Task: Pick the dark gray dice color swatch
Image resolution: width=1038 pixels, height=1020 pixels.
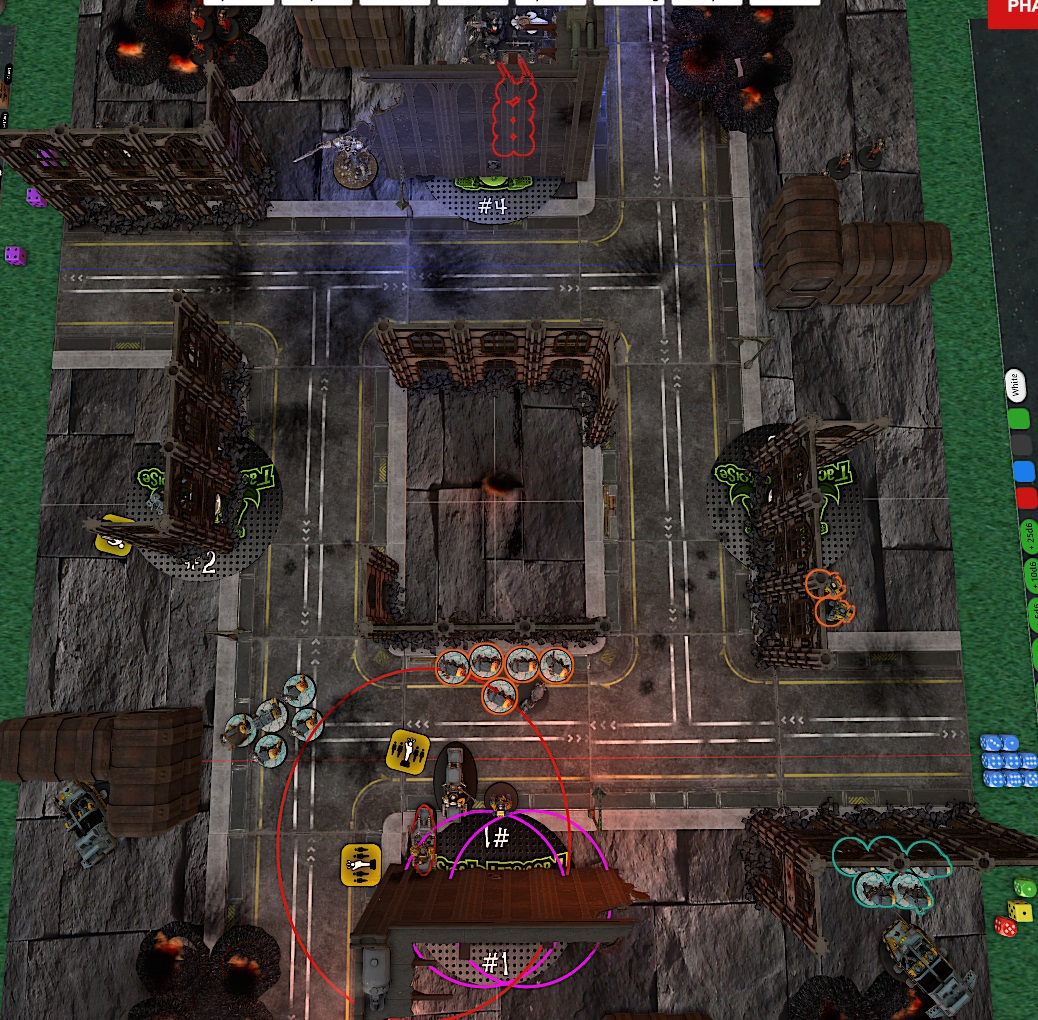Action: pos(1021,445)
